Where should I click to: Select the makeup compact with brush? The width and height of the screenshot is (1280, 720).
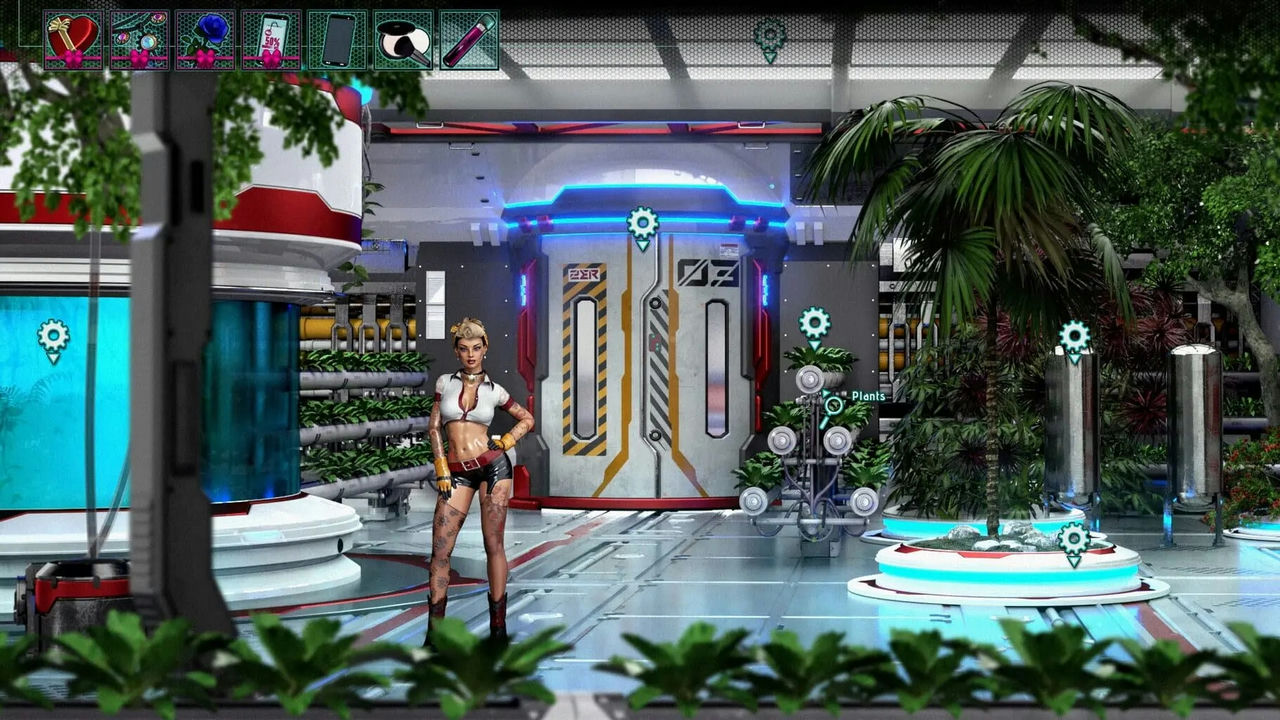[x=403, y=40]
